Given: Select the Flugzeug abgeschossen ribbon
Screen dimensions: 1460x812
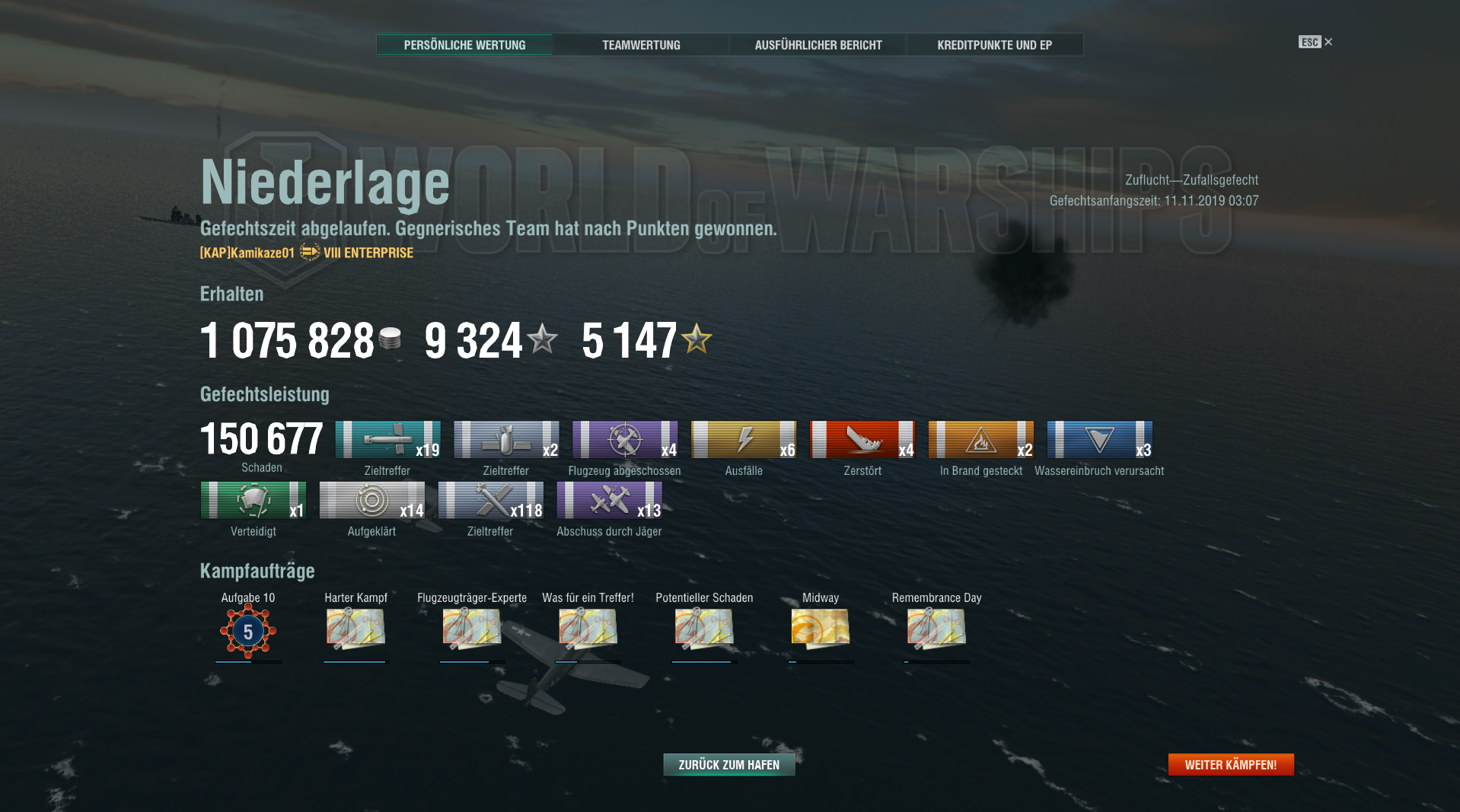Looking at the screenshot, I should click(x=625, y=440).
